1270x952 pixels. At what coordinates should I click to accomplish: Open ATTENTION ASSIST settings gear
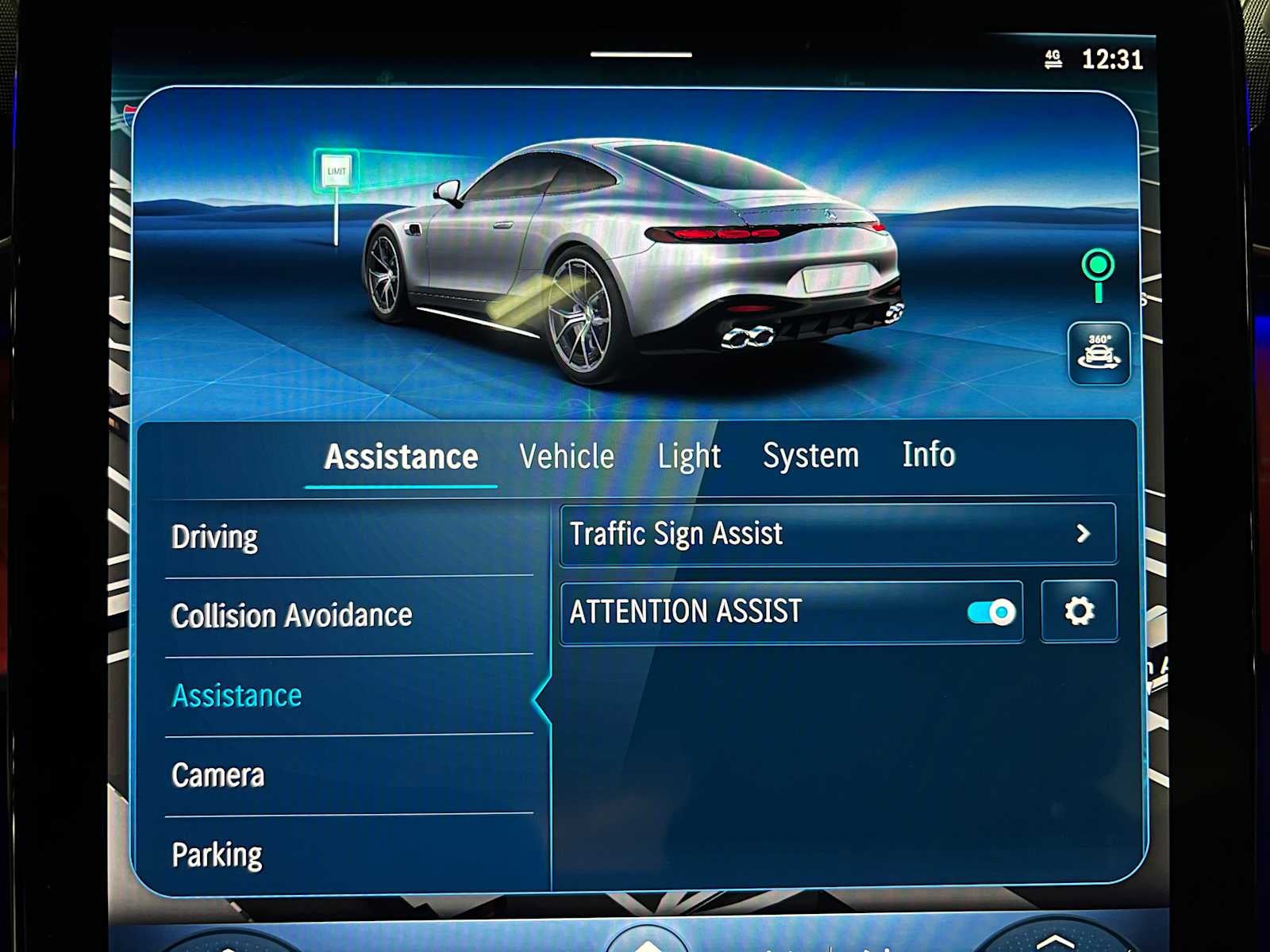pos(1078,611)
